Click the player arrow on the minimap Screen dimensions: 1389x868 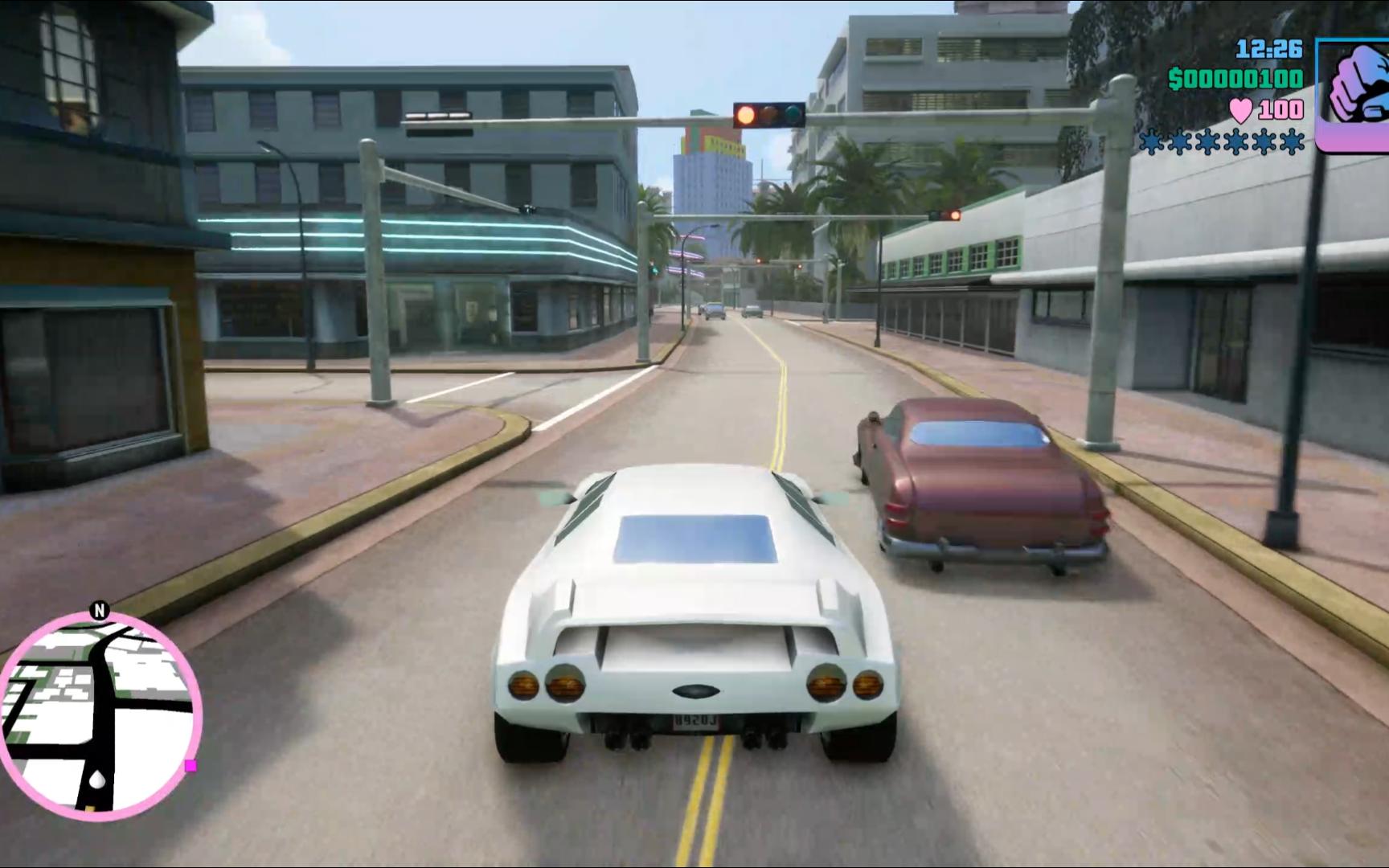pos(96,780)
